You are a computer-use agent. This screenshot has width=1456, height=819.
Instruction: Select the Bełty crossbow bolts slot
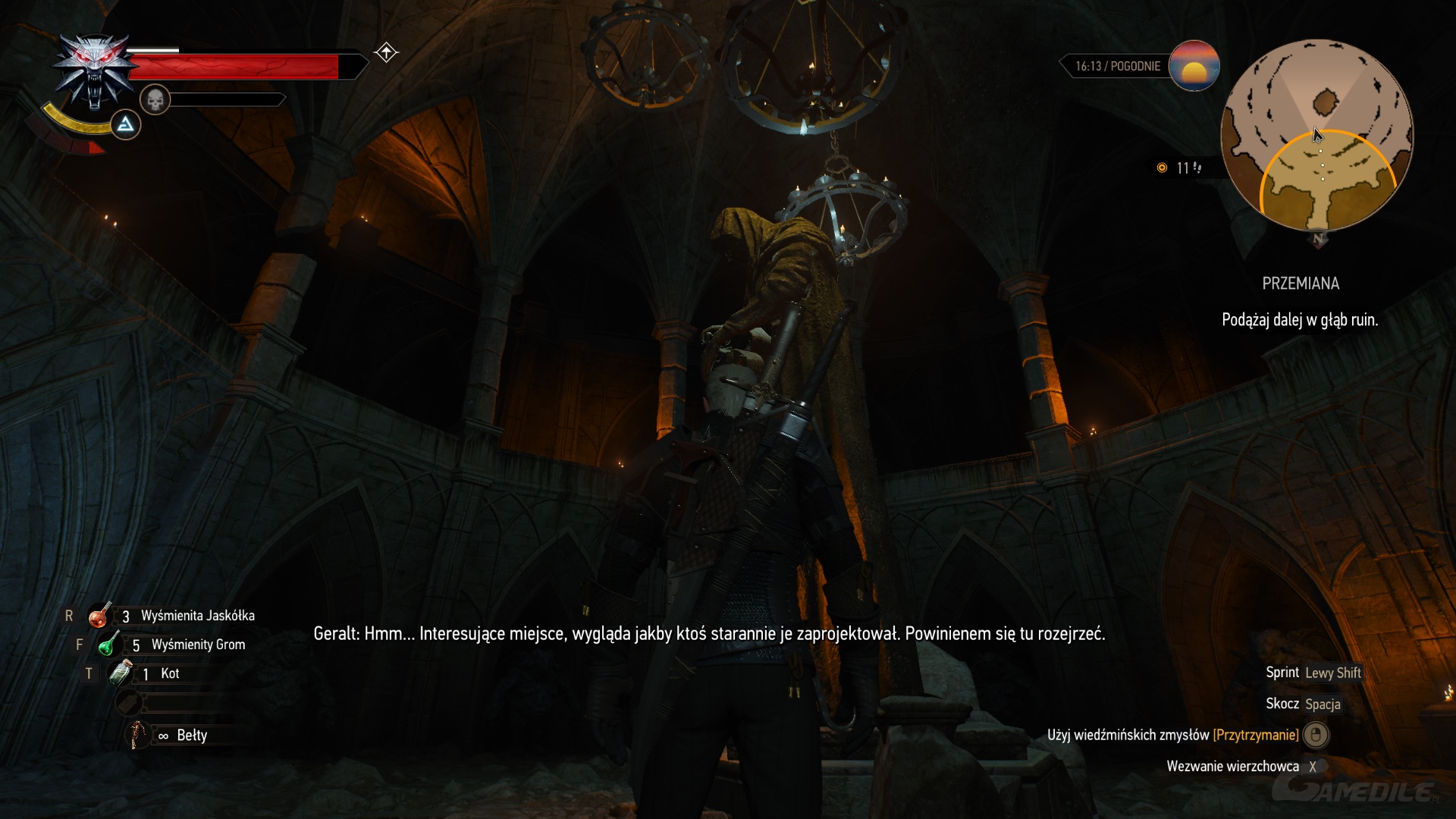137,735
